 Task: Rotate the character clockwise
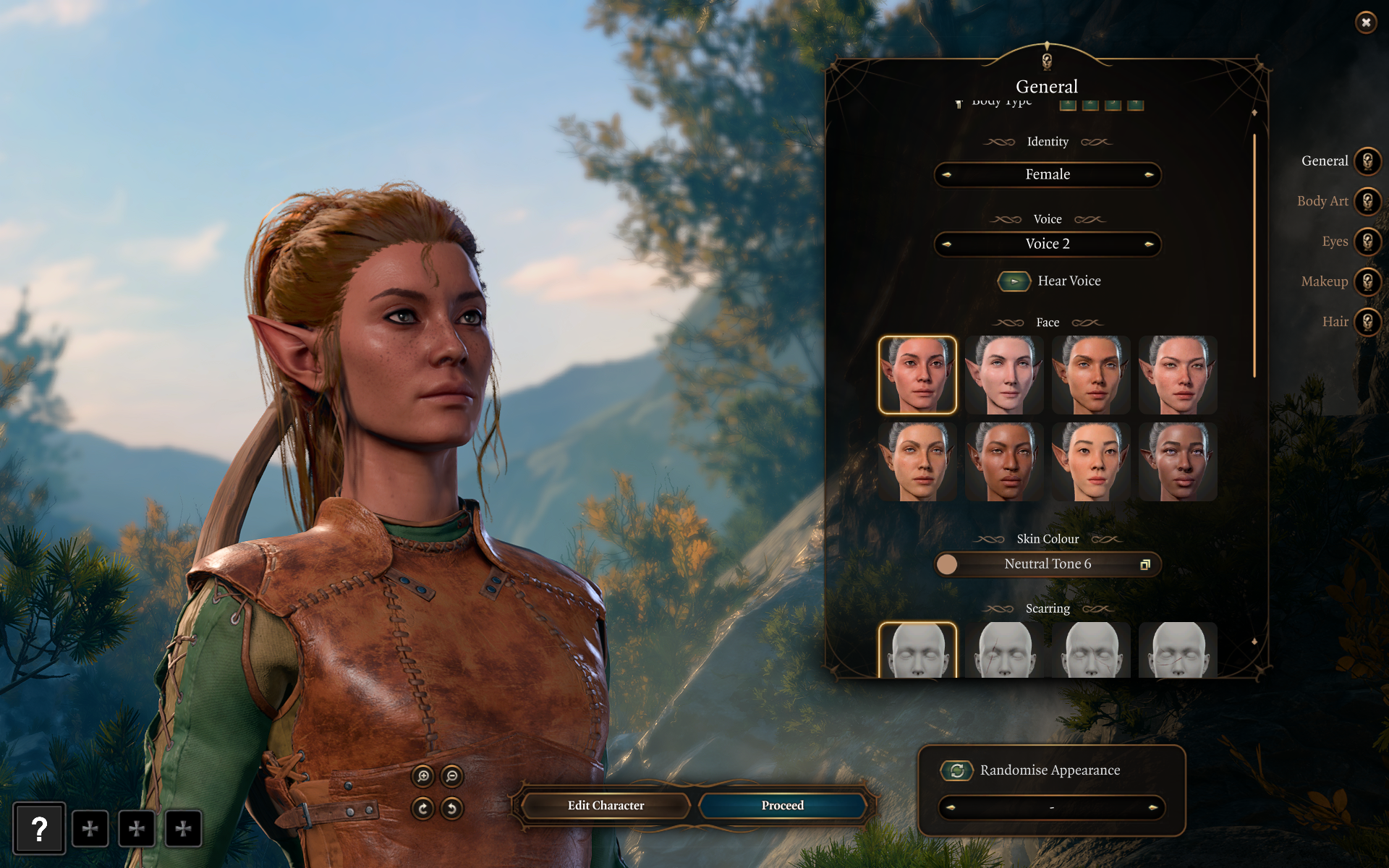[423, 808]
